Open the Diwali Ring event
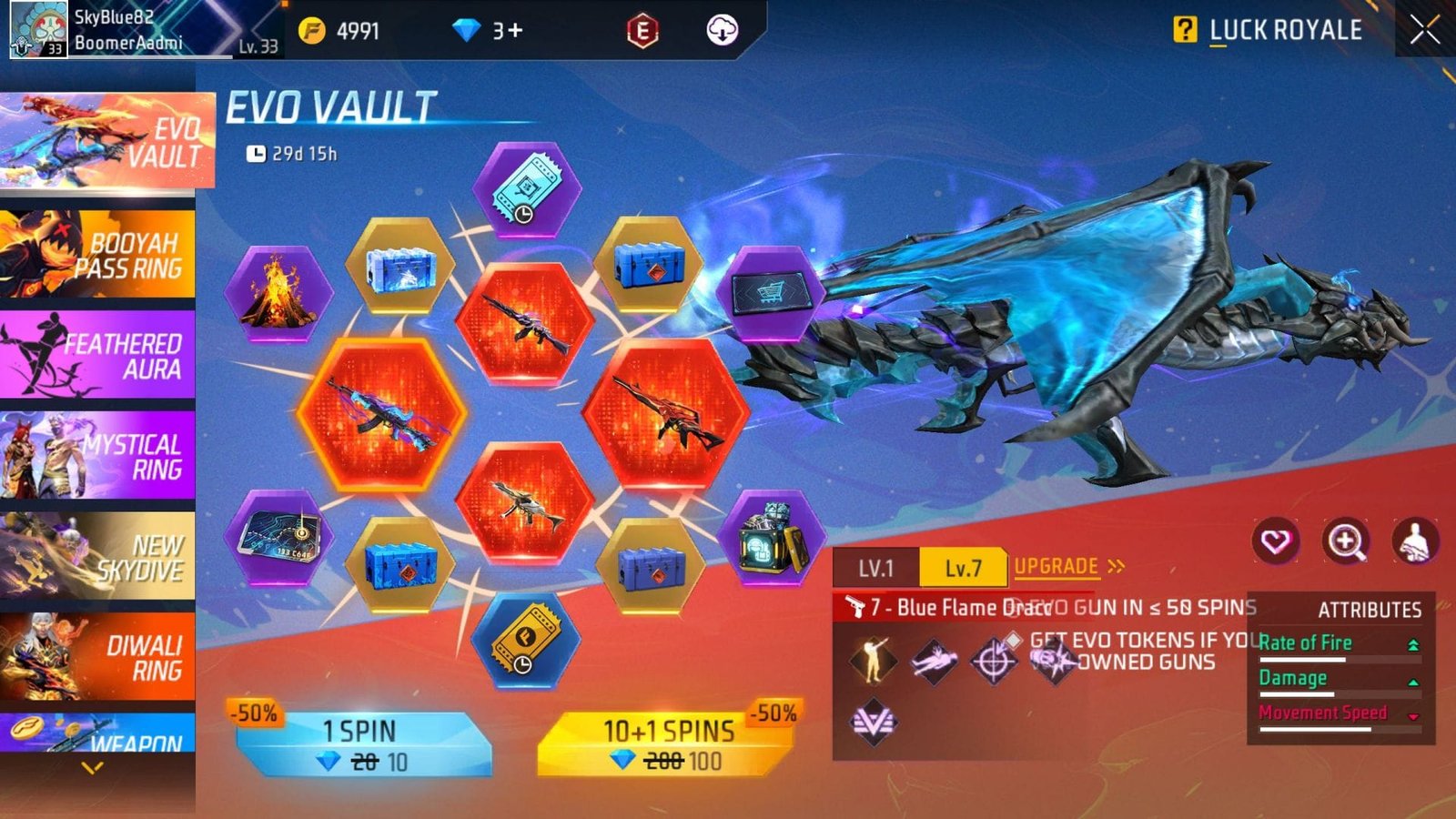The height and width of the screenshot is (819, 1456). pos(97,657)
